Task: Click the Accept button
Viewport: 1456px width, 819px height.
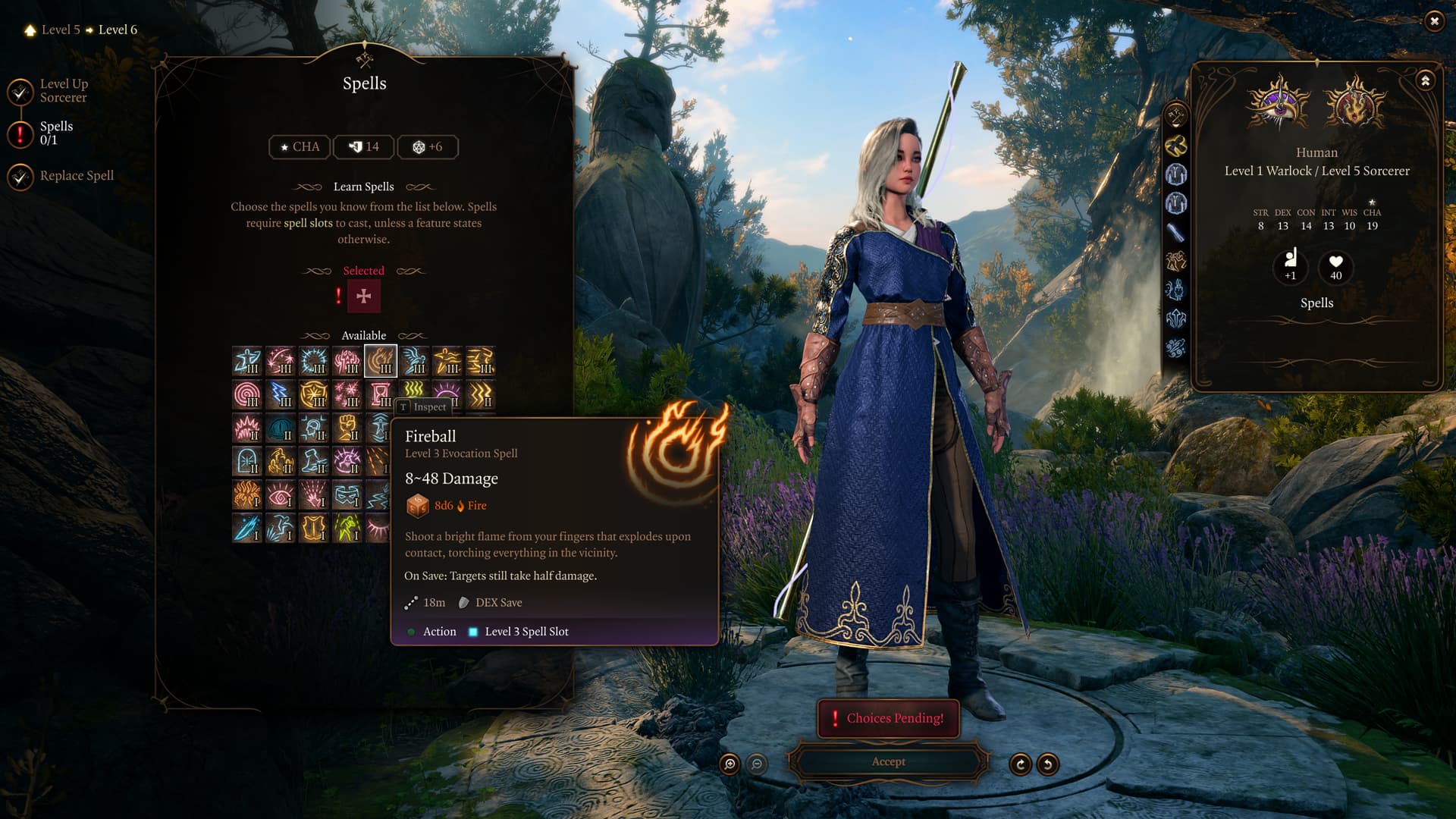Action: pyautogui.click(x=888, y=761)
